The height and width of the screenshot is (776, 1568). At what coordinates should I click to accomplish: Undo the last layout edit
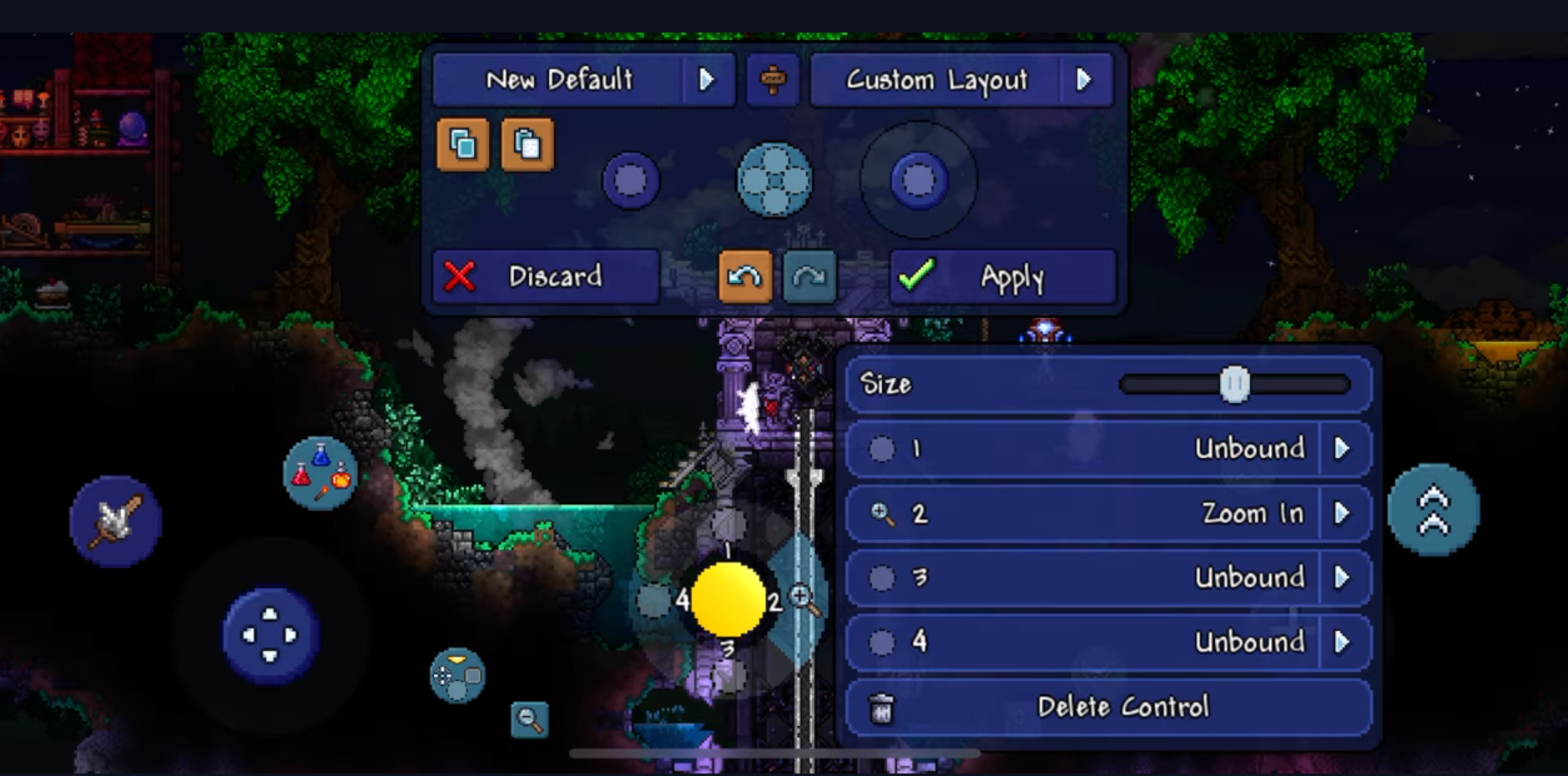coord(744,277)
